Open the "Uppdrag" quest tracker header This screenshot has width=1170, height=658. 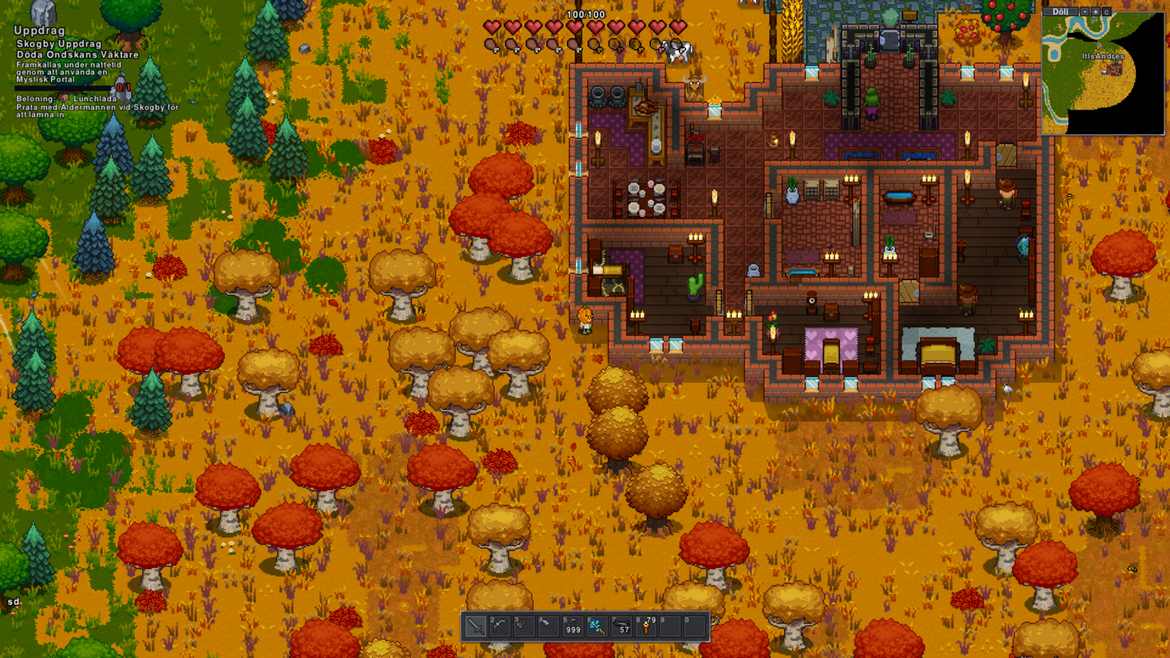(40, 31)
